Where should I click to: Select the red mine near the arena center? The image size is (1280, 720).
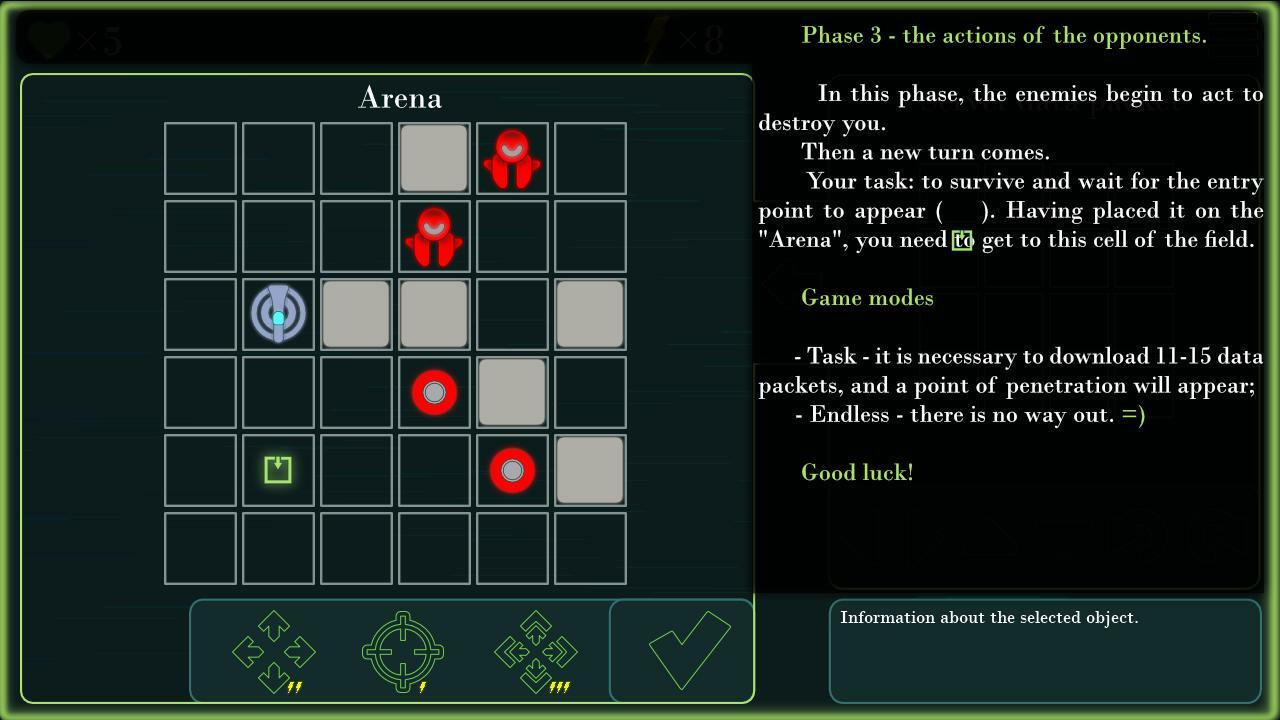[x=434, y=392]
